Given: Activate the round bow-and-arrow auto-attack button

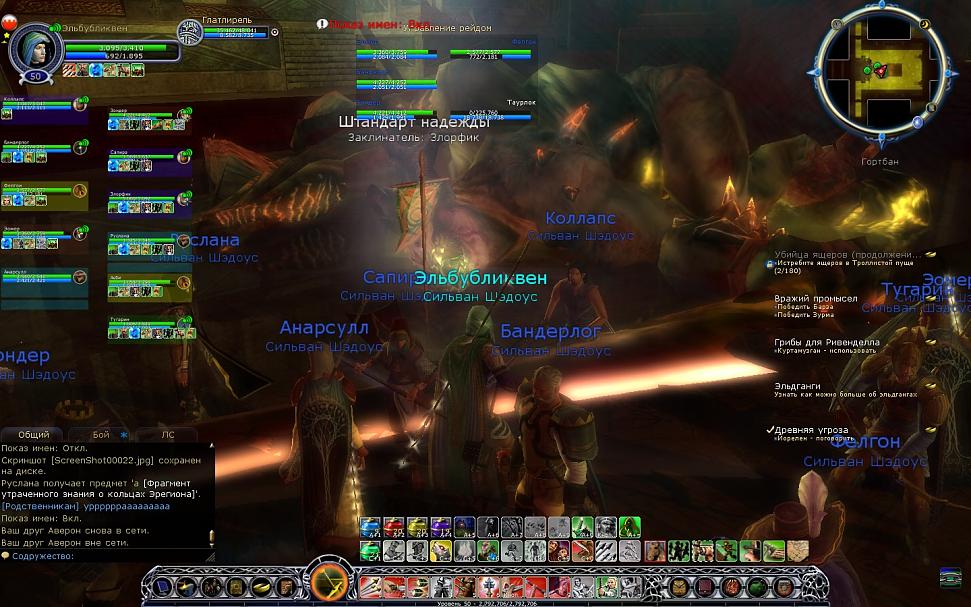Looking at the screenshot, I should point(328,582).
